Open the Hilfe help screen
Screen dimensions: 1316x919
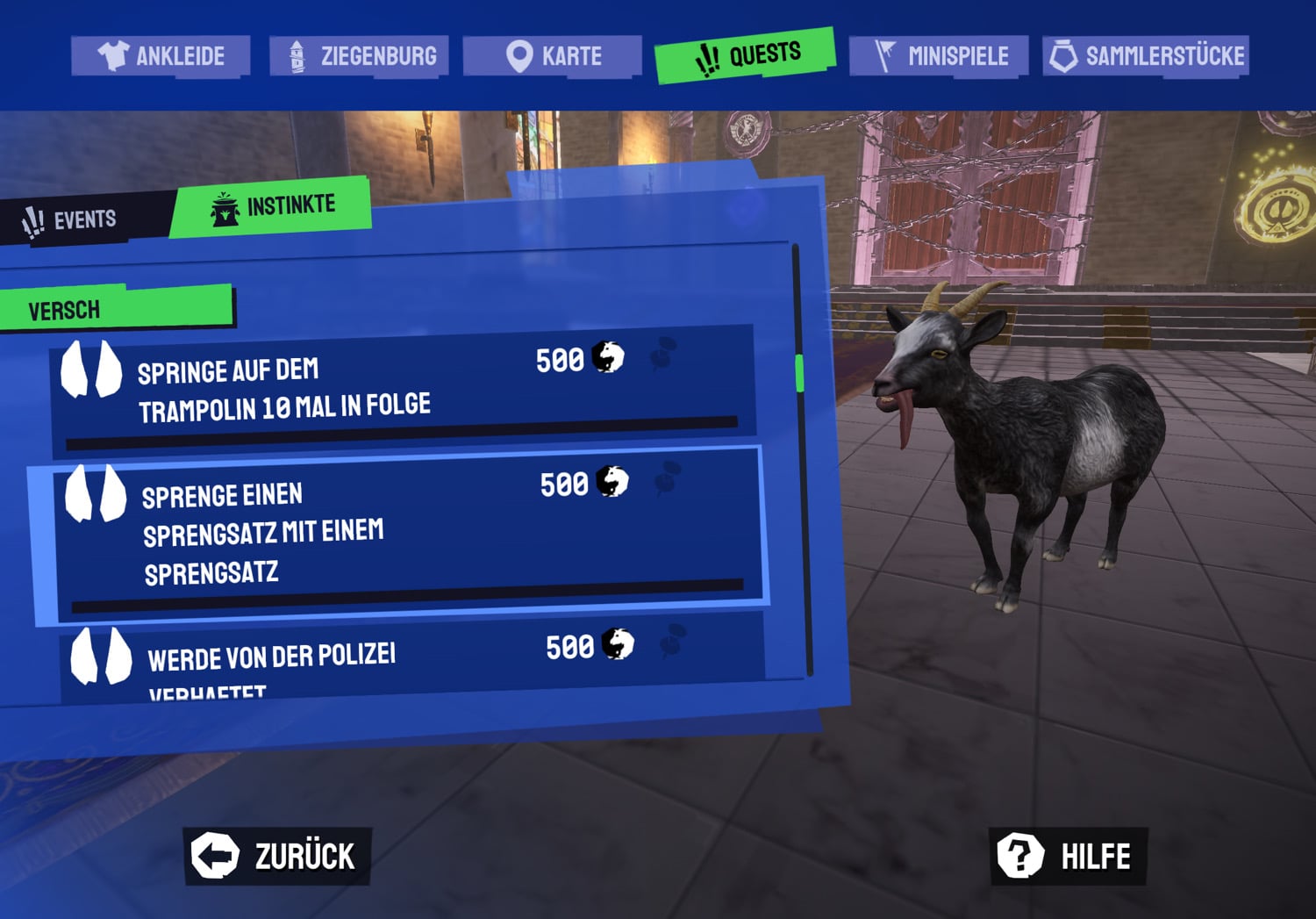(1068, 856)
